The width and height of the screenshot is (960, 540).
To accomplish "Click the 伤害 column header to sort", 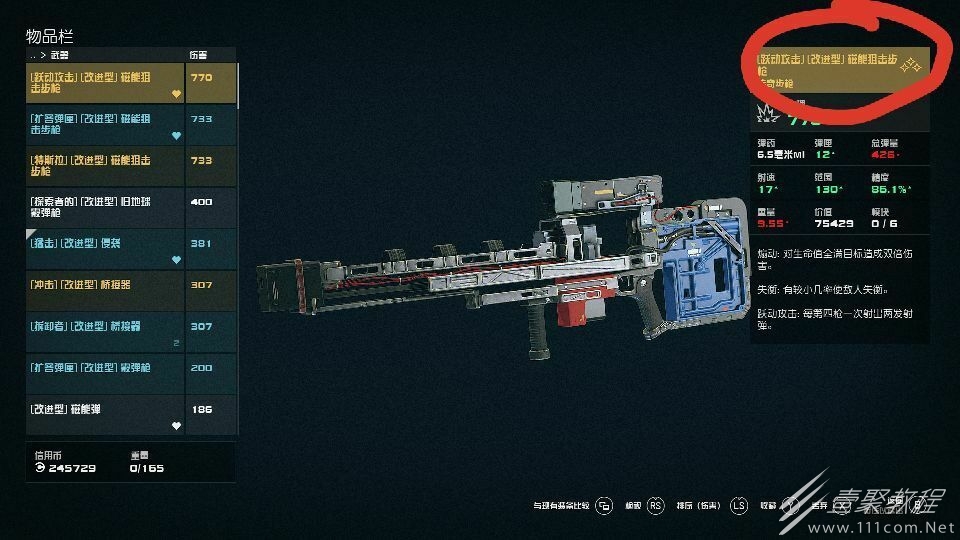I will coord(199,54).
